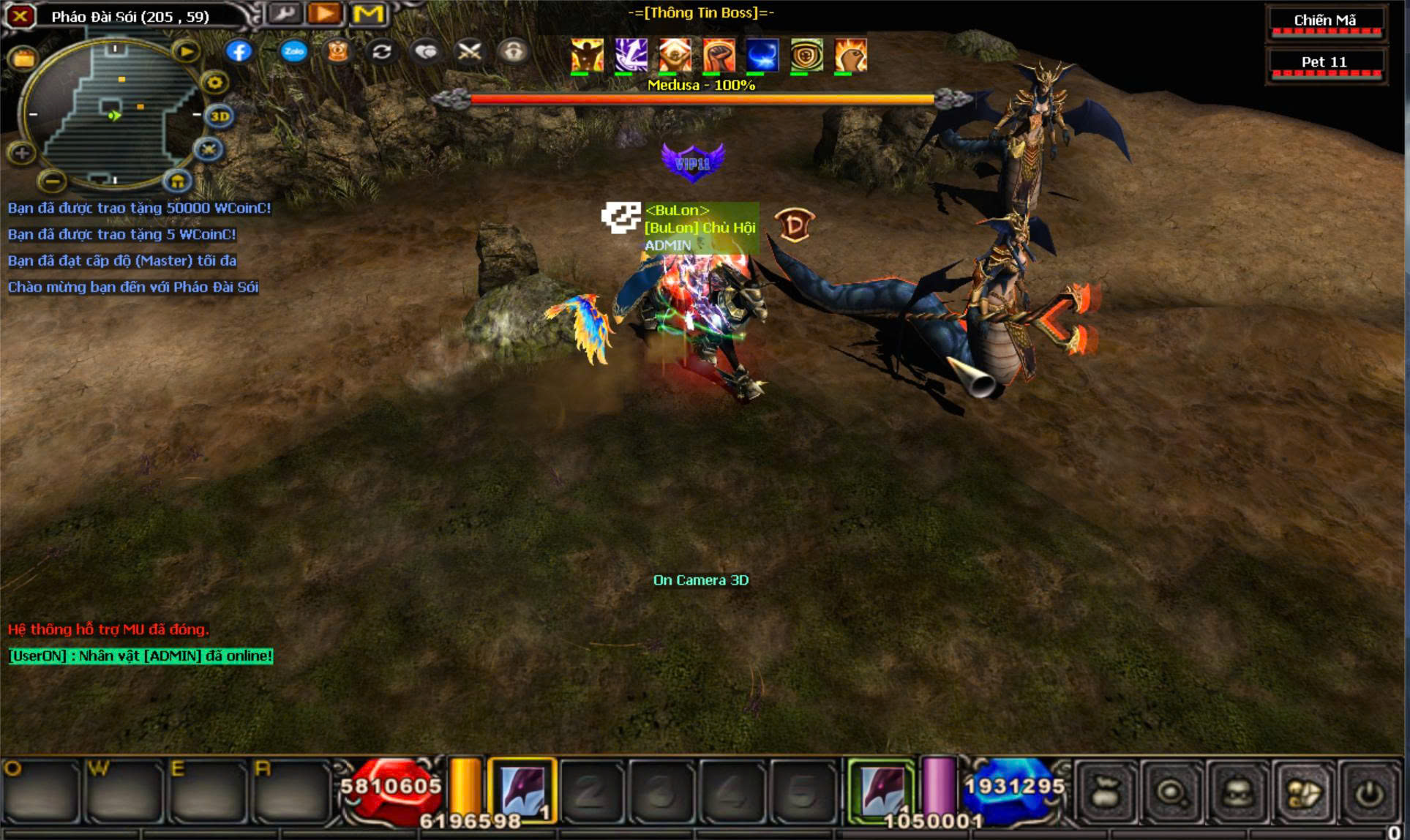Open the yellow M menu button
The image size is (1410, 840).
point(368,14)
